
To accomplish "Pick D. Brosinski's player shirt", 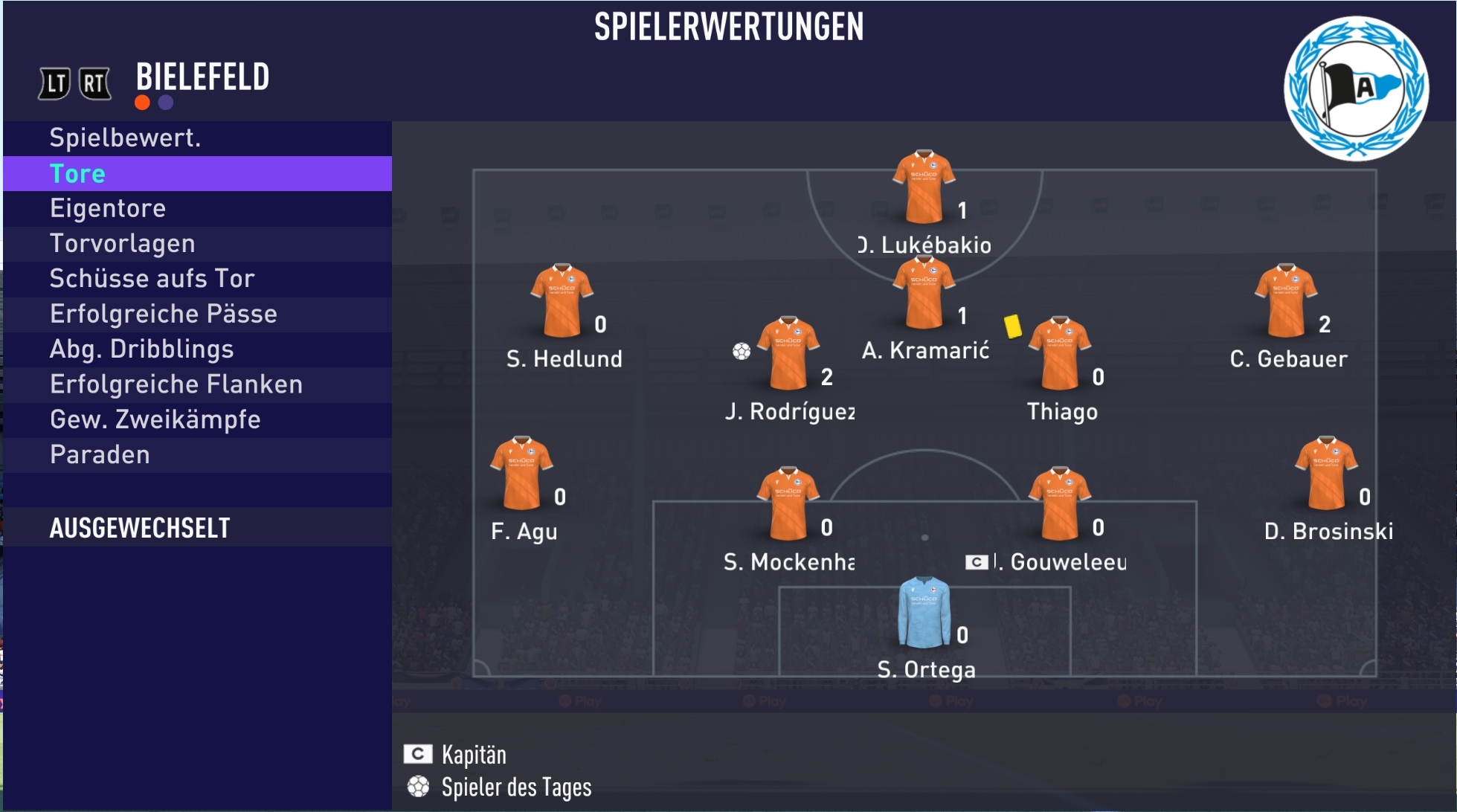I will [x=1326, y=474].
